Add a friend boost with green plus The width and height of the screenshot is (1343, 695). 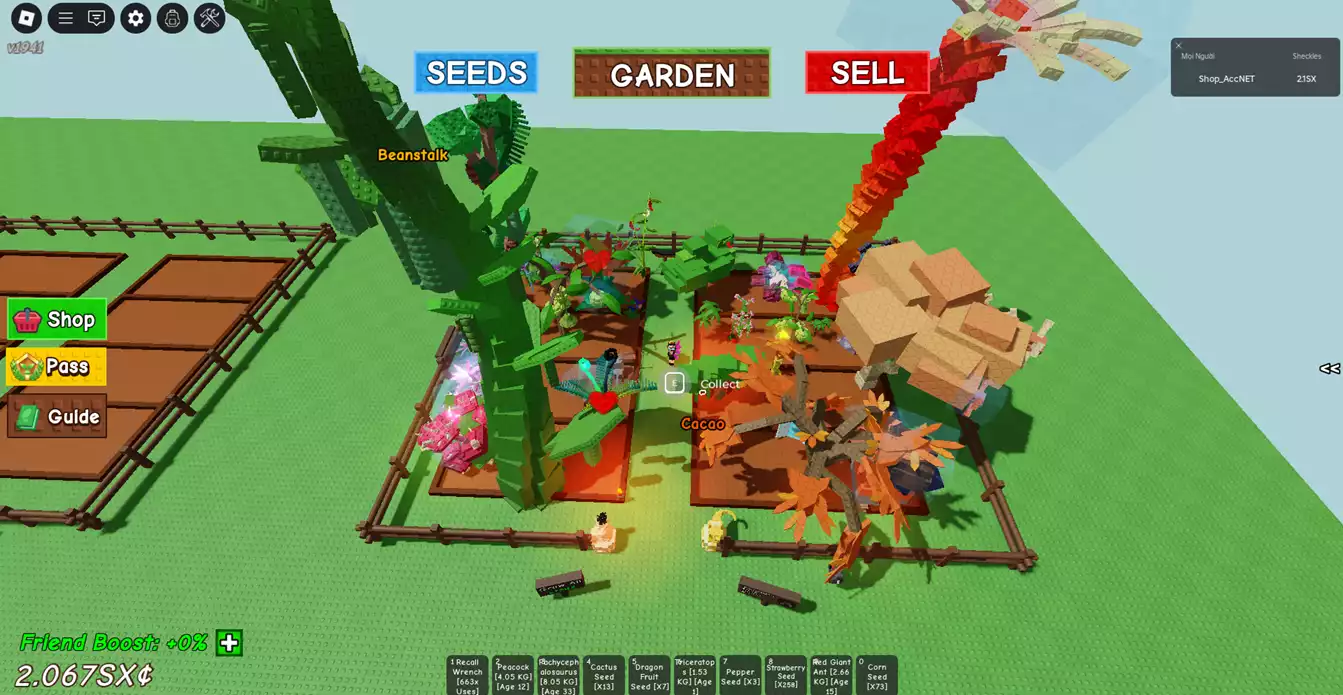[229, 643]
